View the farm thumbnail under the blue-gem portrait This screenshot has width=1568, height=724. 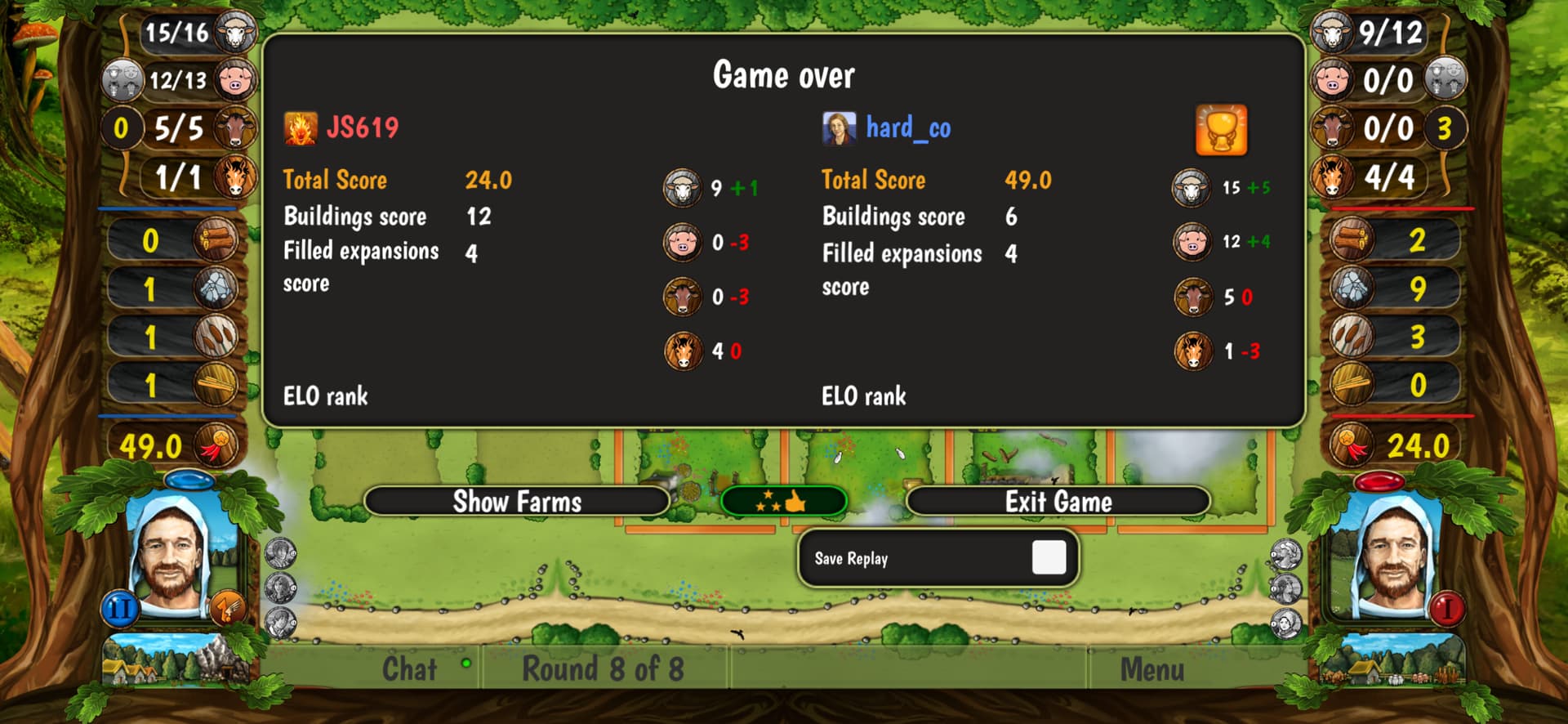tap(176, 662)
